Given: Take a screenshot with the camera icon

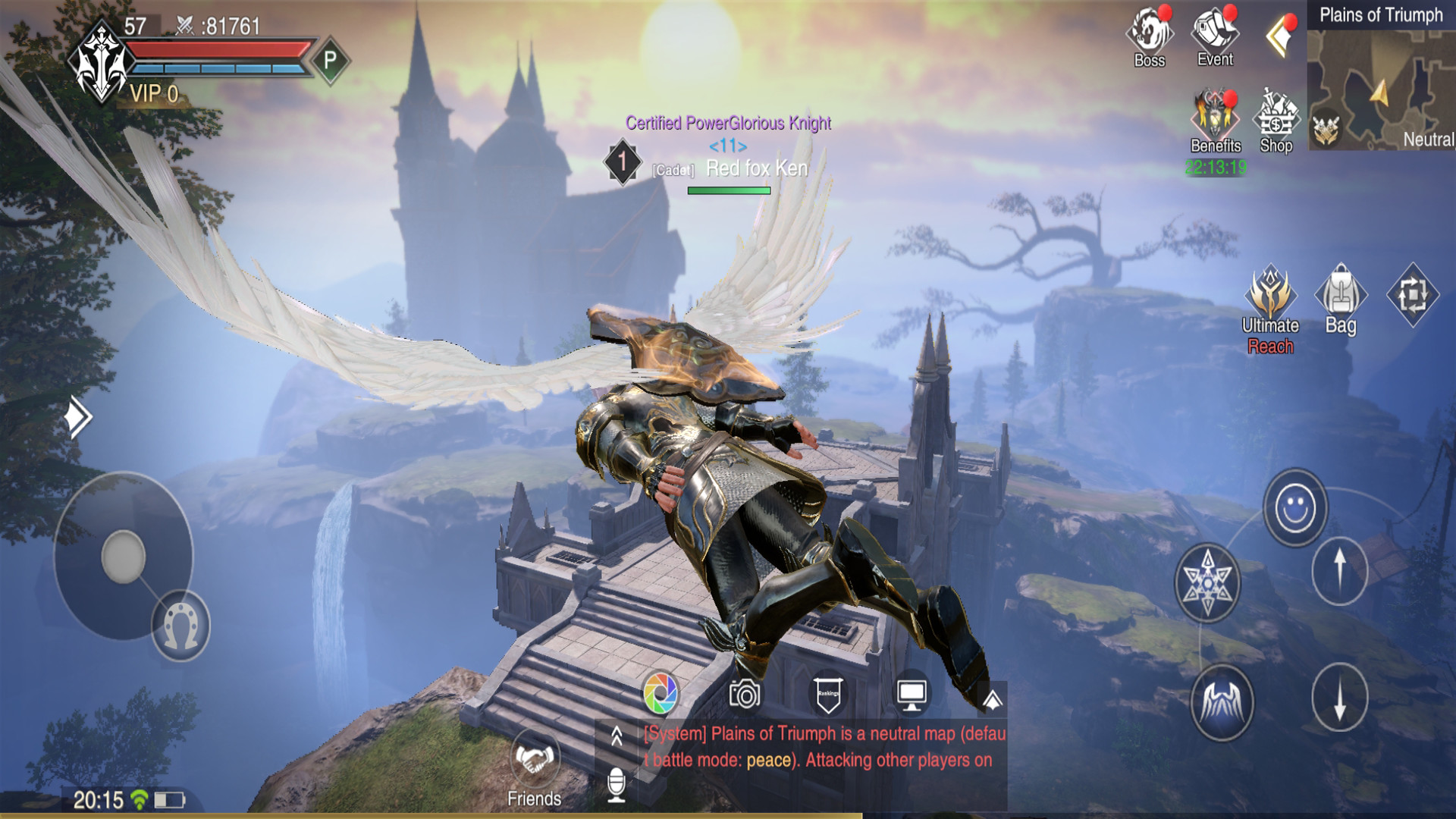Looking at the screenshot, I should [743, 692].
